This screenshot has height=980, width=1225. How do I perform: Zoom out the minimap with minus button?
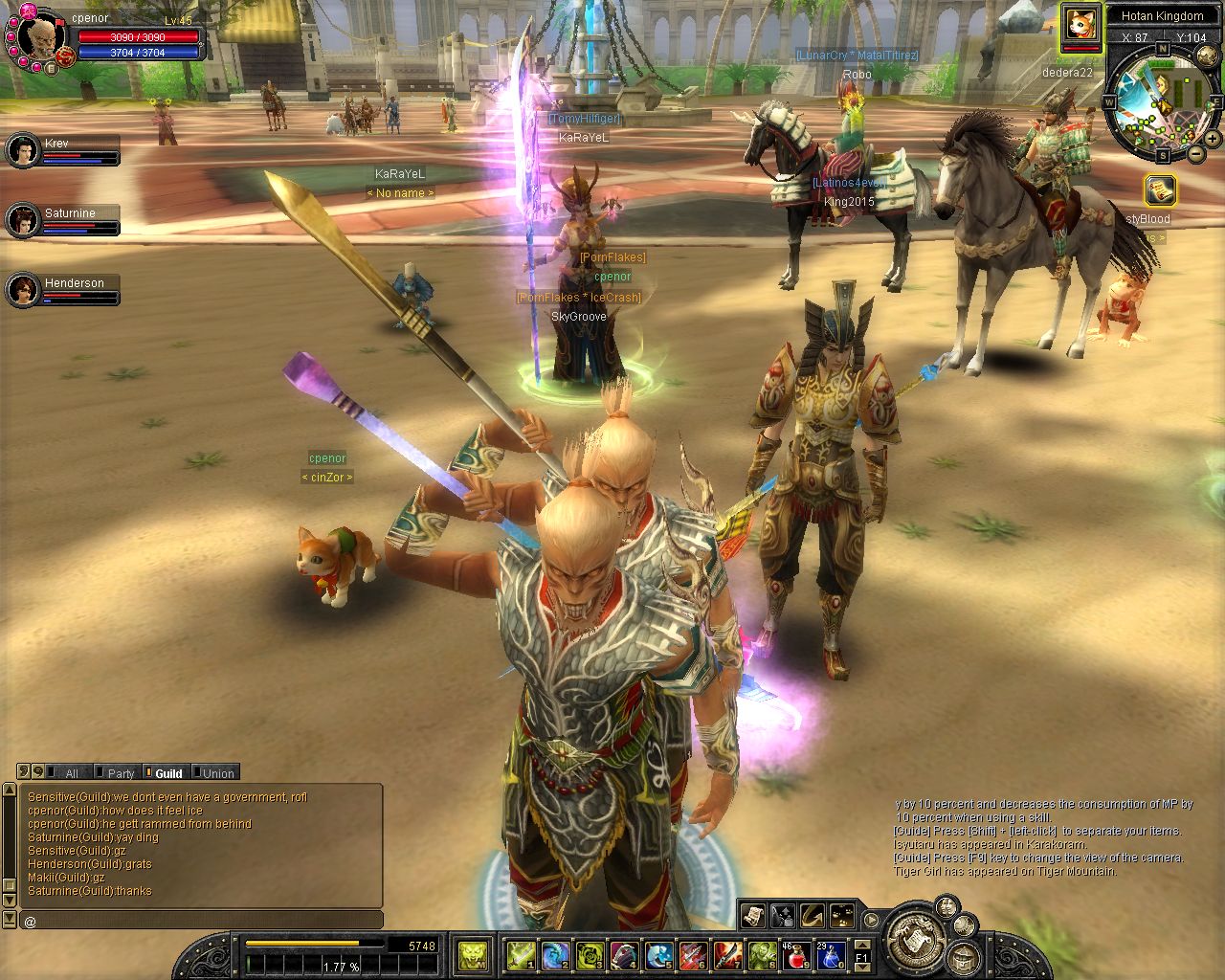1196,153
